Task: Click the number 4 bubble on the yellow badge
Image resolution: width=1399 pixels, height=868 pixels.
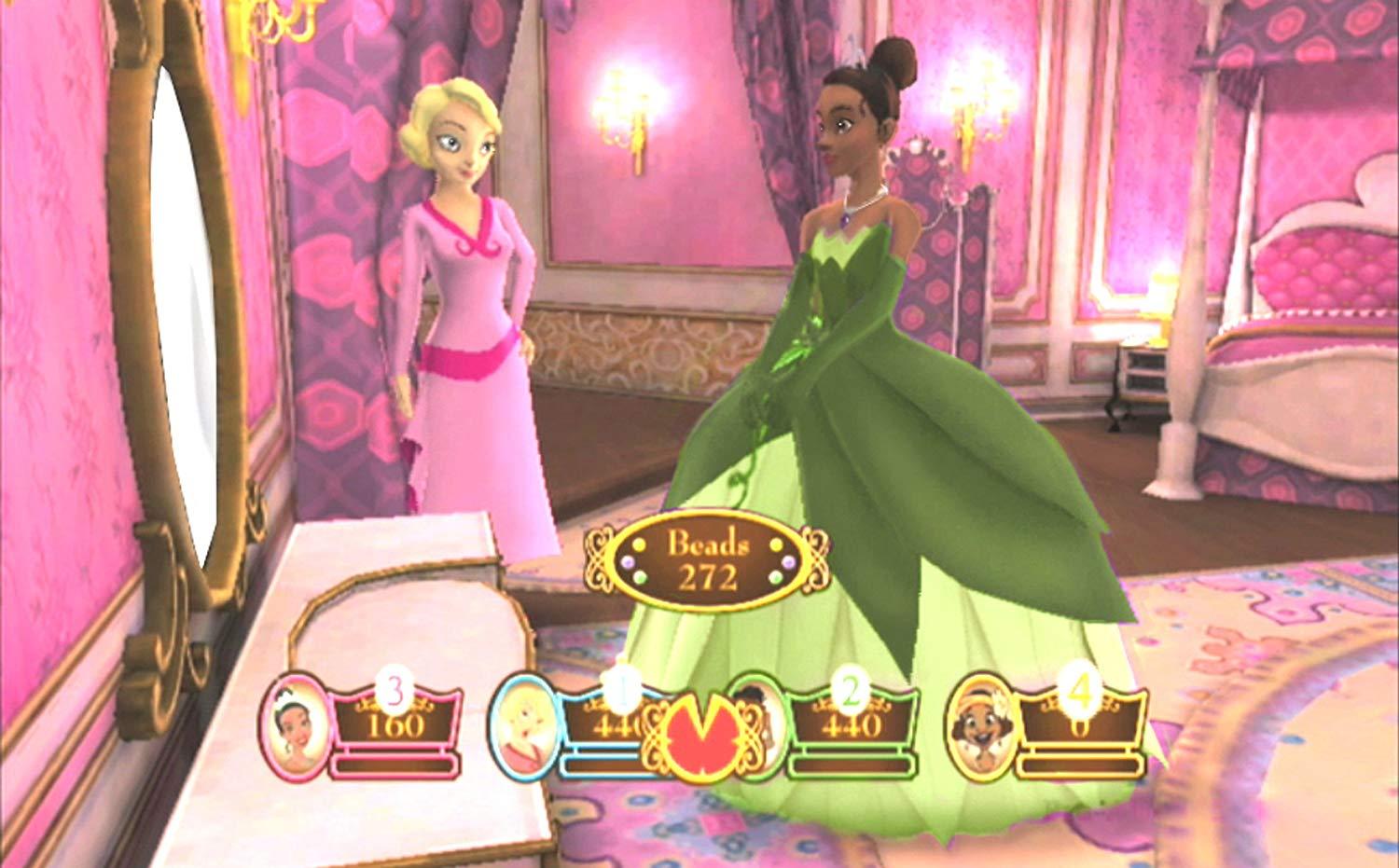Action: [x=1081, y=690]
